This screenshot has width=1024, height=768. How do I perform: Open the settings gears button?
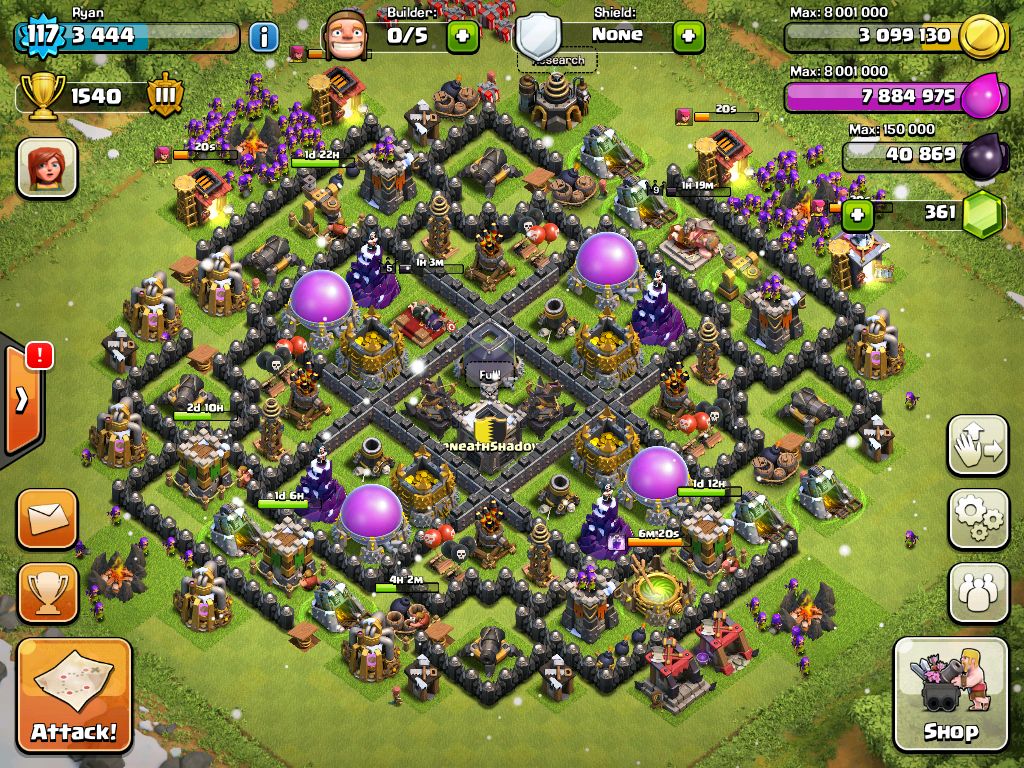[x=978, y=518]
